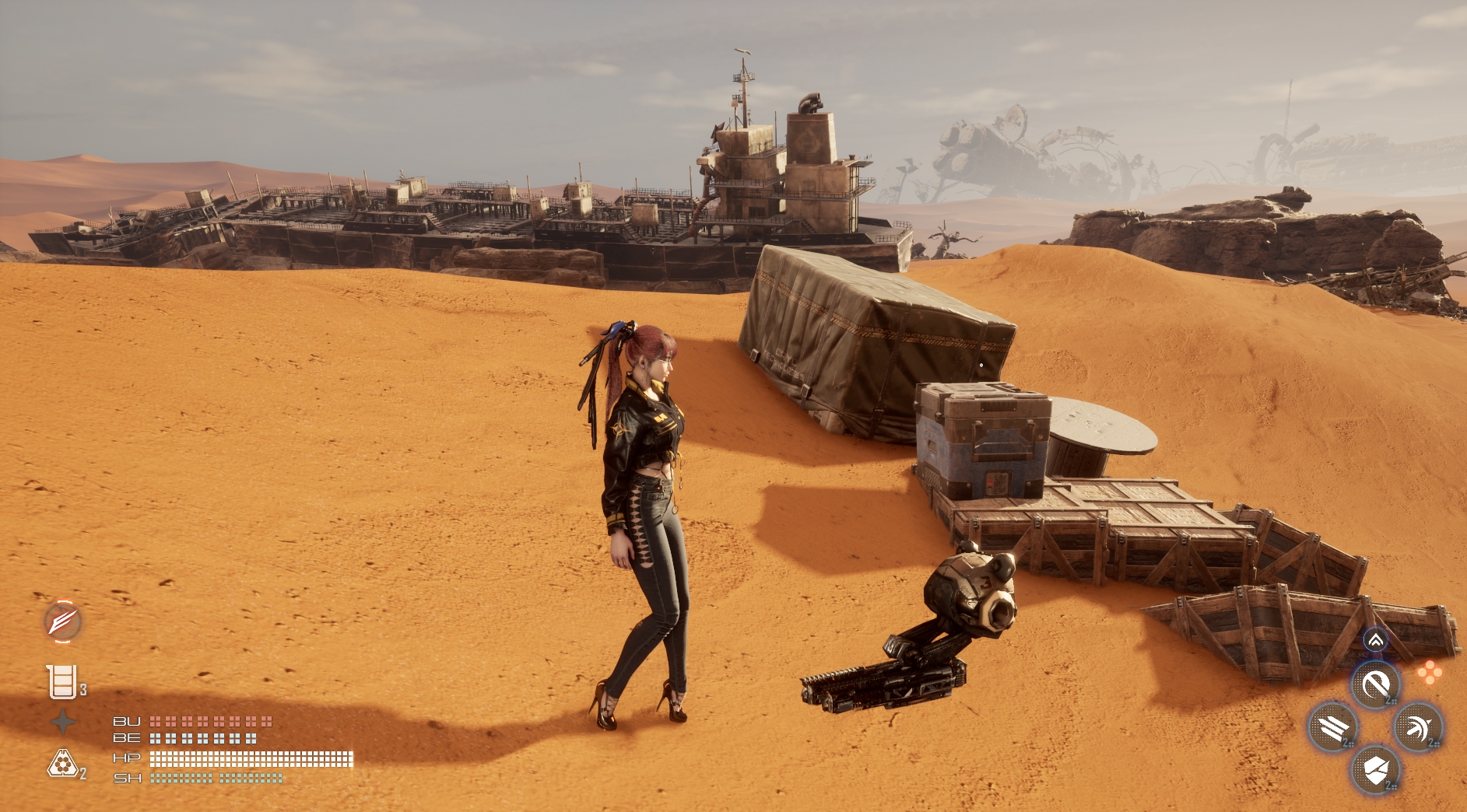Trigger the cracked shield Beta skill
1467x812 pixels.
click(x=1375, y=770)
